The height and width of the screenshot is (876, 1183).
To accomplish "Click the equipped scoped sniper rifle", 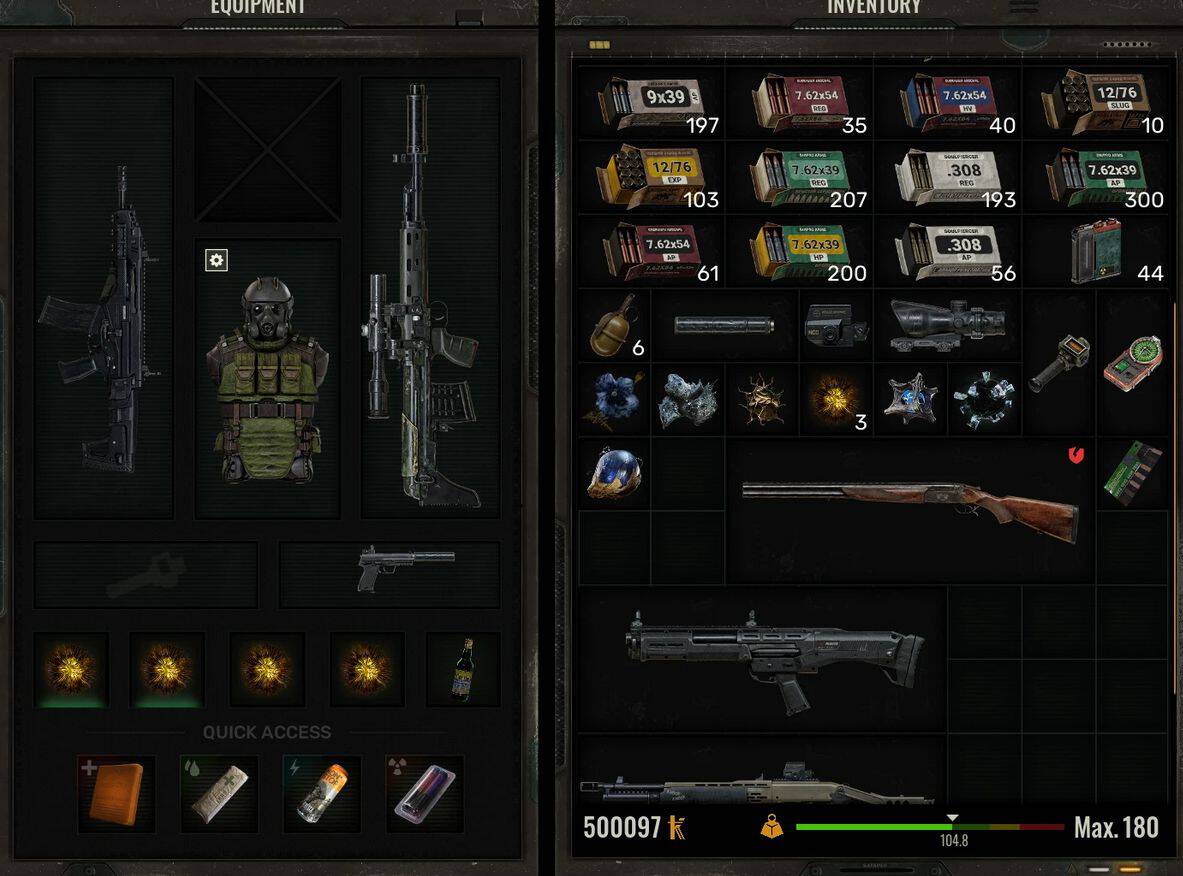I will pyautogui.click(x=430, y=300).
